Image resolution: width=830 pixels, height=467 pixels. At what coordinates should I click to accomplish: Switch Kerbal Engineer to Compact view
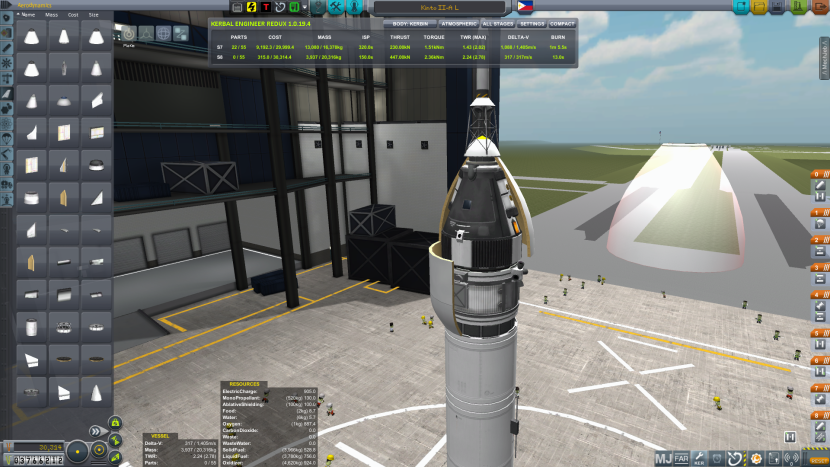click(563, 23)
